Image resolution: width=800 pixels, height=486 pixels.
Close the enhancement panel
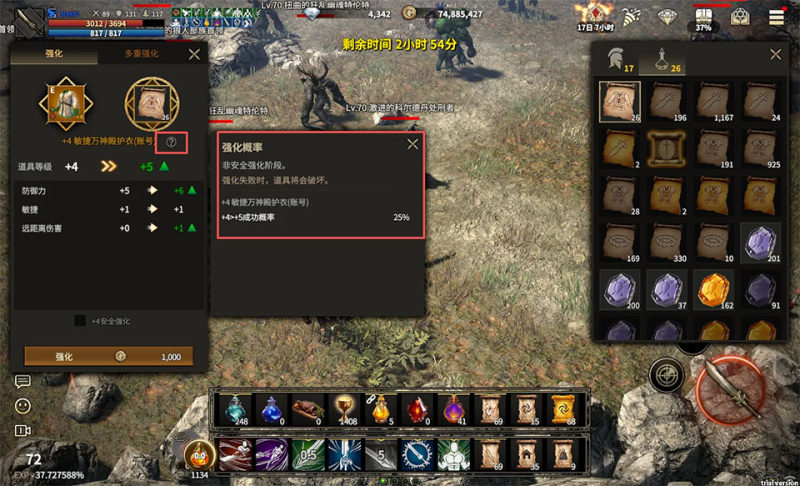tap(194, 55)
